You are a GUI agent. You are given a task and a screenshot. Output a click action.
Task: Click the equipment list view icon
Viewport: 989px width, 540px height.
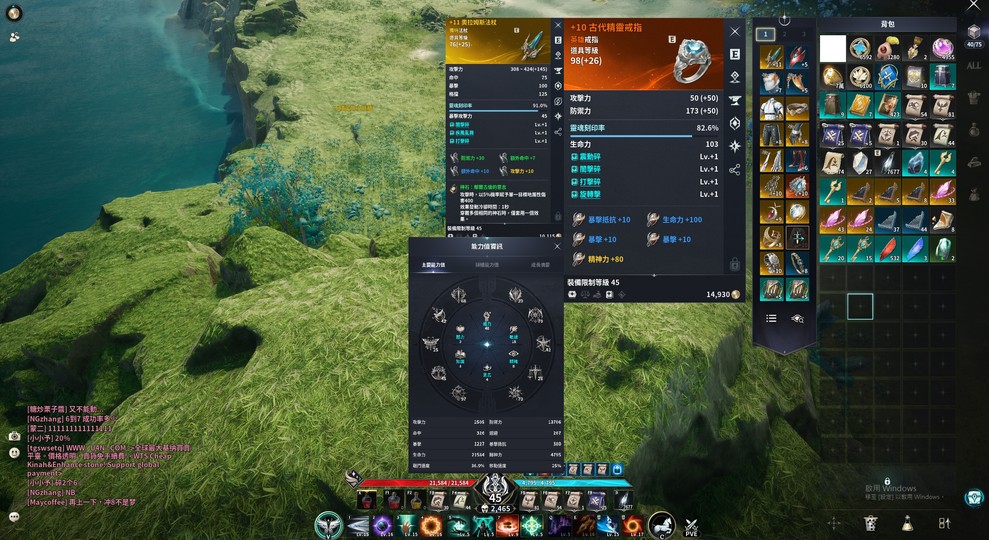(771, 318)
